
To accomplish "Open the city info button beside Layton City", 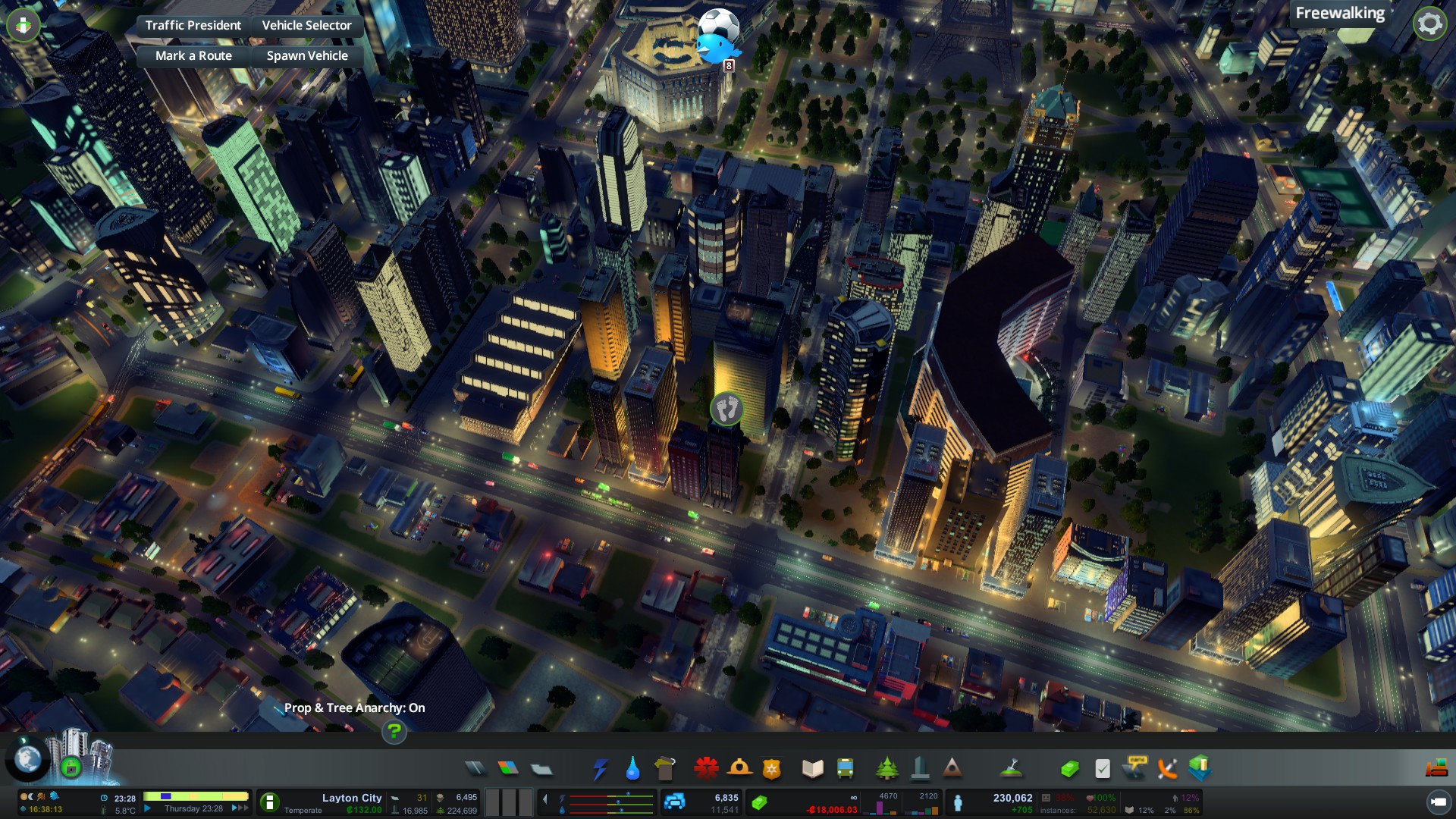I will [x=269, y=802].
